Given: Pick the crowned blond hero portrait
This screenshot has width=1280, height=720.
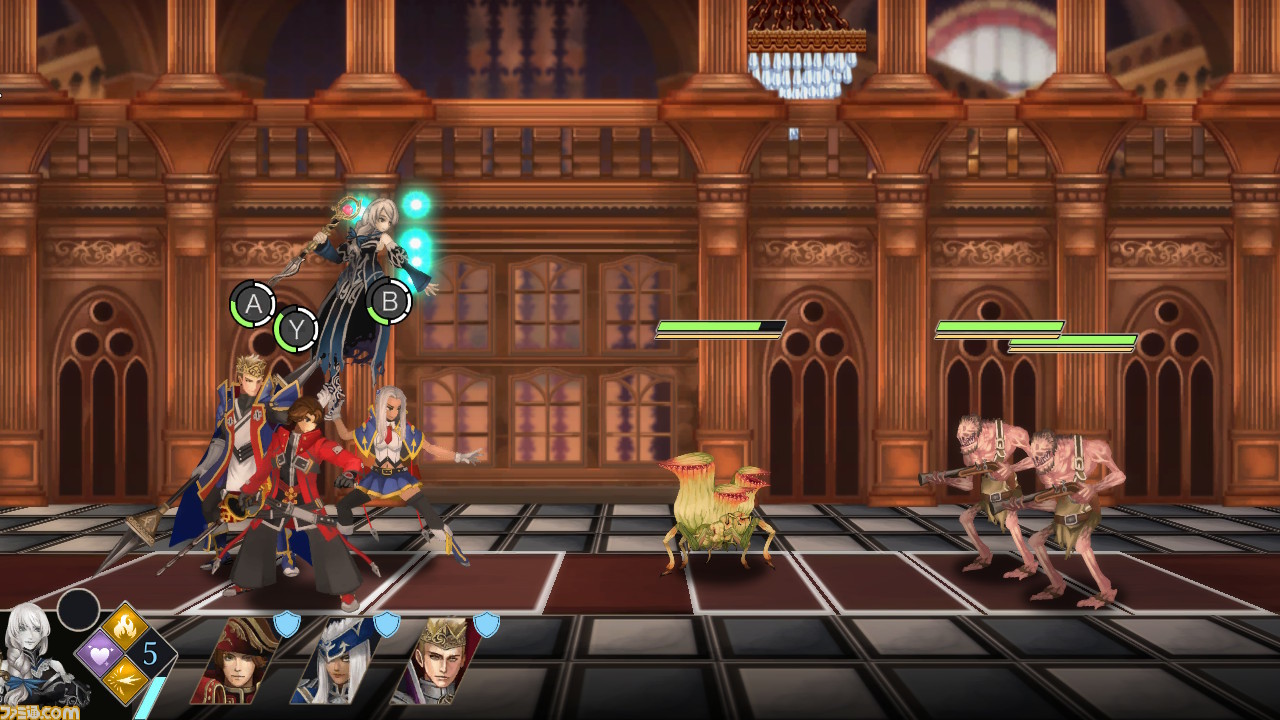Looking at the screenshot, I should click(435, 662).
